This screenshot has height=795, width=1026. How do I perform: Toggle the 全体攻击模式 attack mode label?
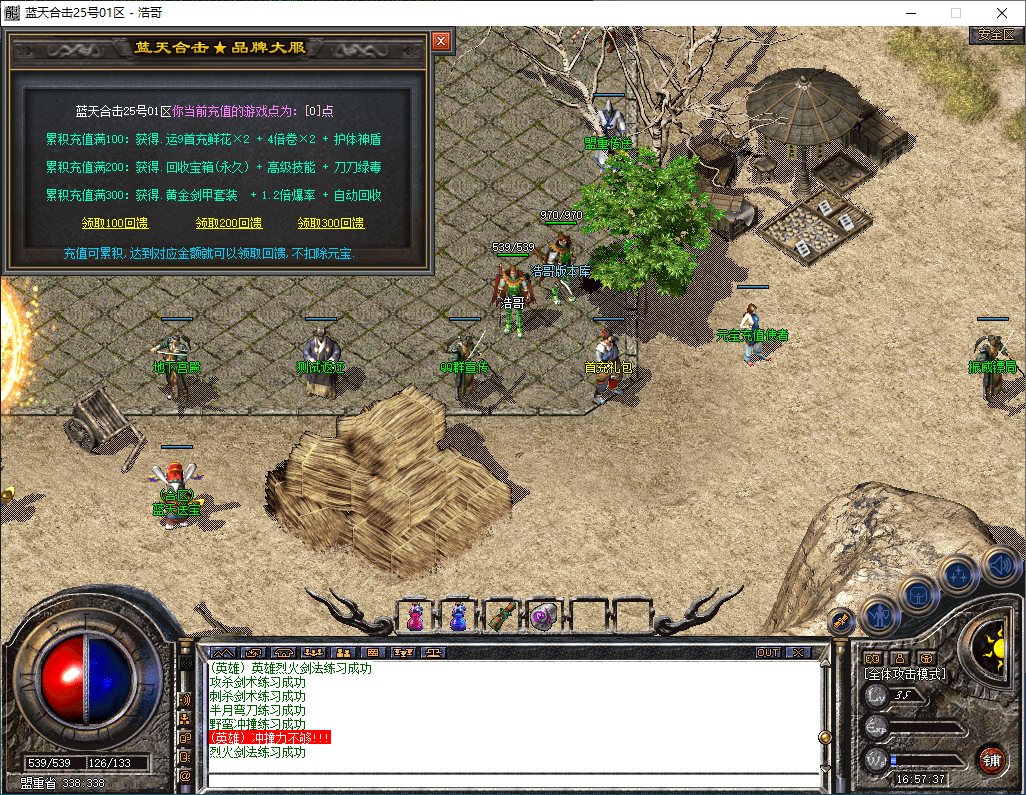coord(905,675)
